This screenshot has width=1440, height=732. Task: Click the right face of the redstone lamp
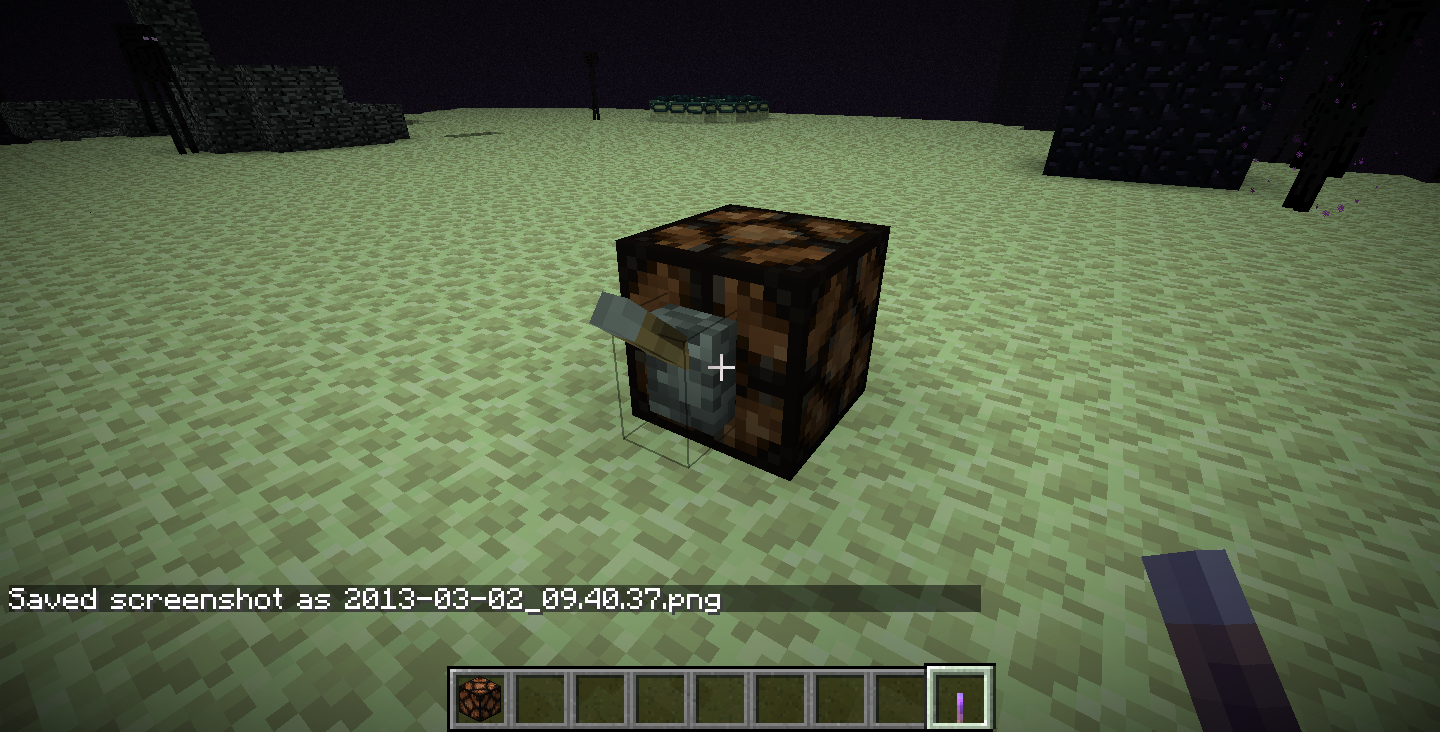point(835,350)
